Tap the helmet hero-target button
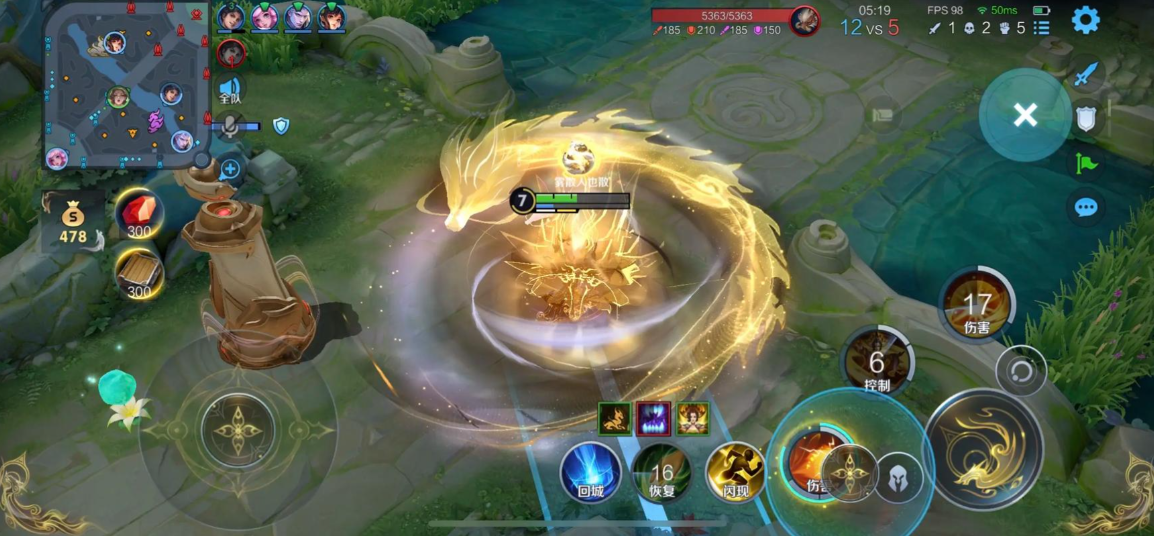 [x=898, y=476]
